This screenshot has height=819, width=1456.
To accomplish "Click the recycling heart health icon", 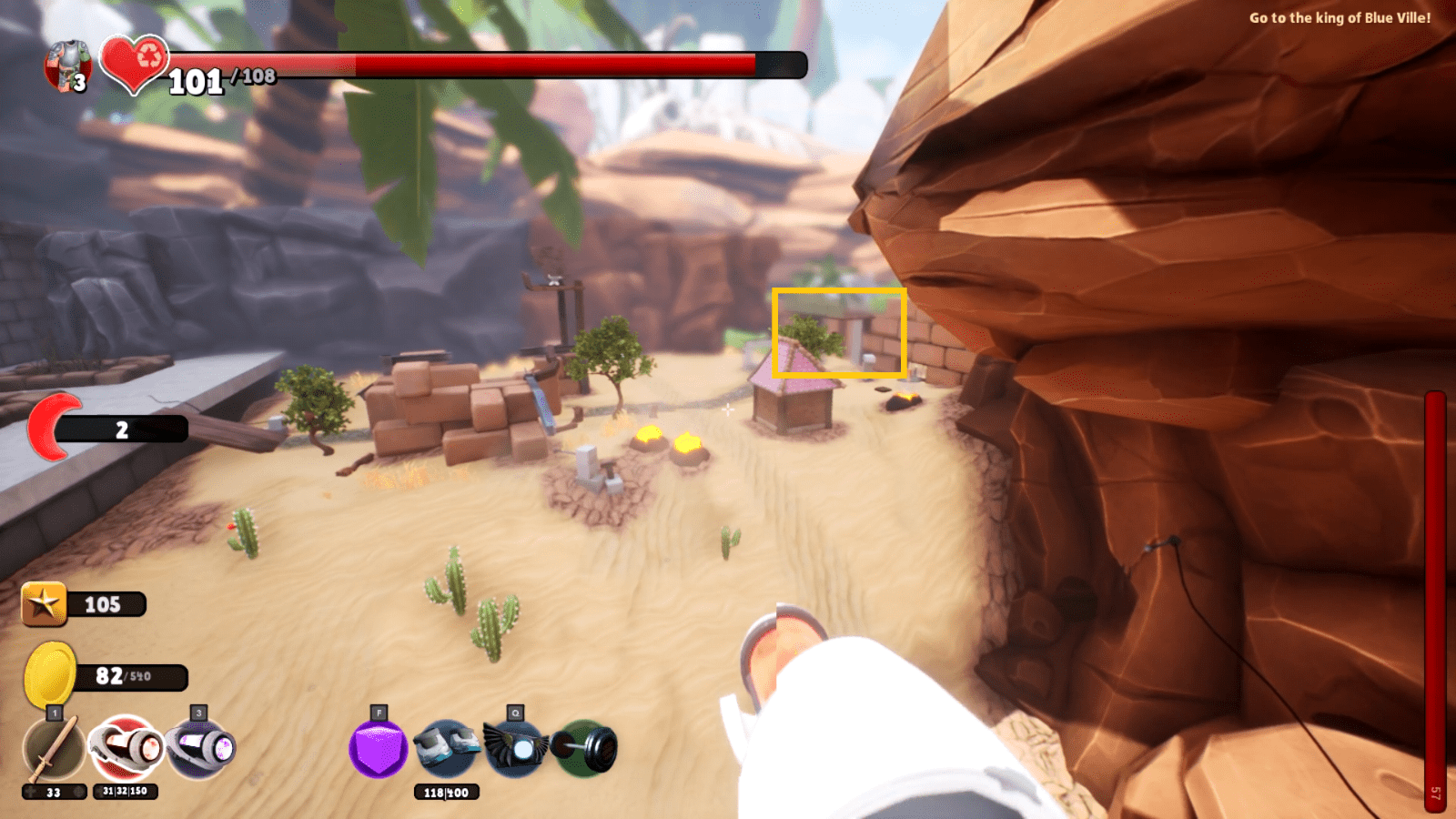I will coord(133,66).
